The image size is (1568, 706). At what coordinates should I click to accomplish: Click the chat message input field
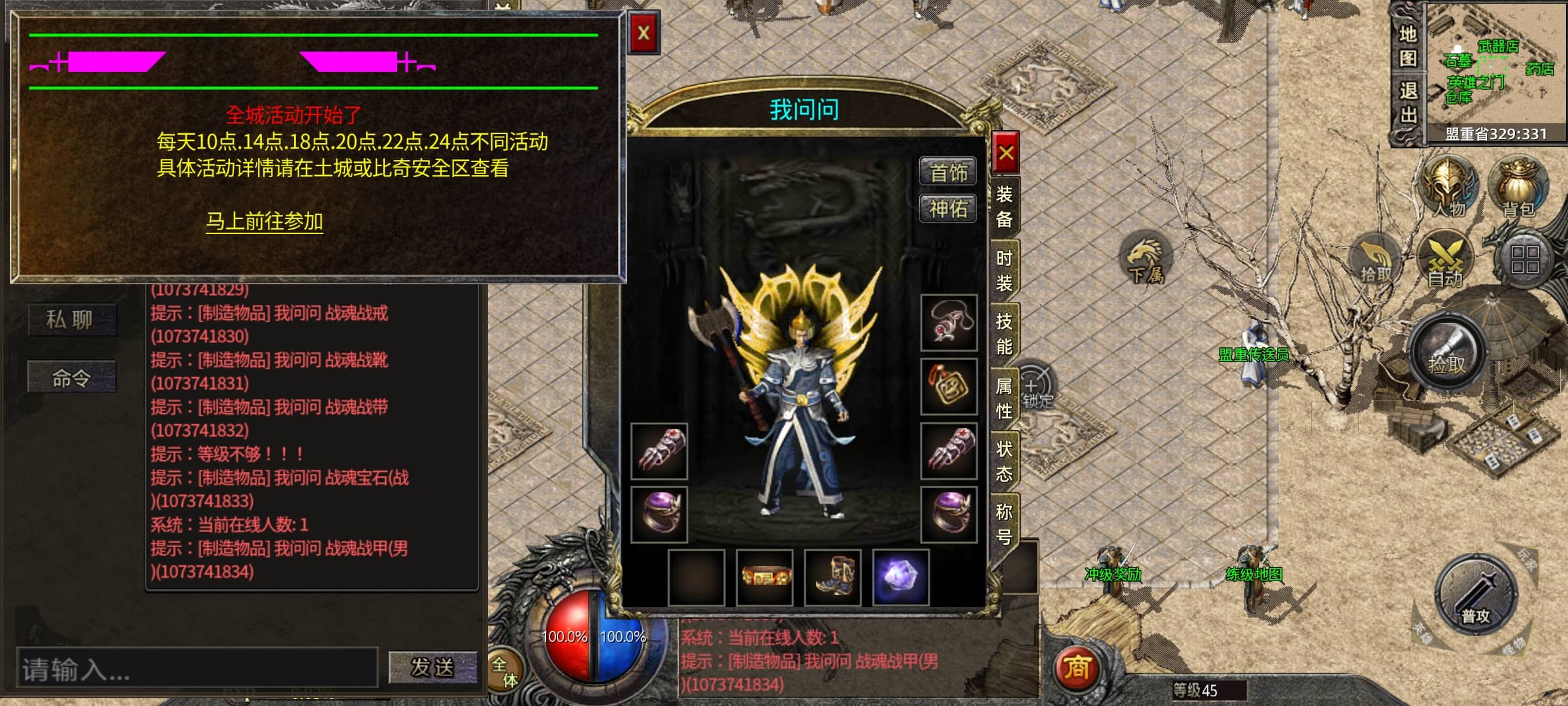pos(196,668)
